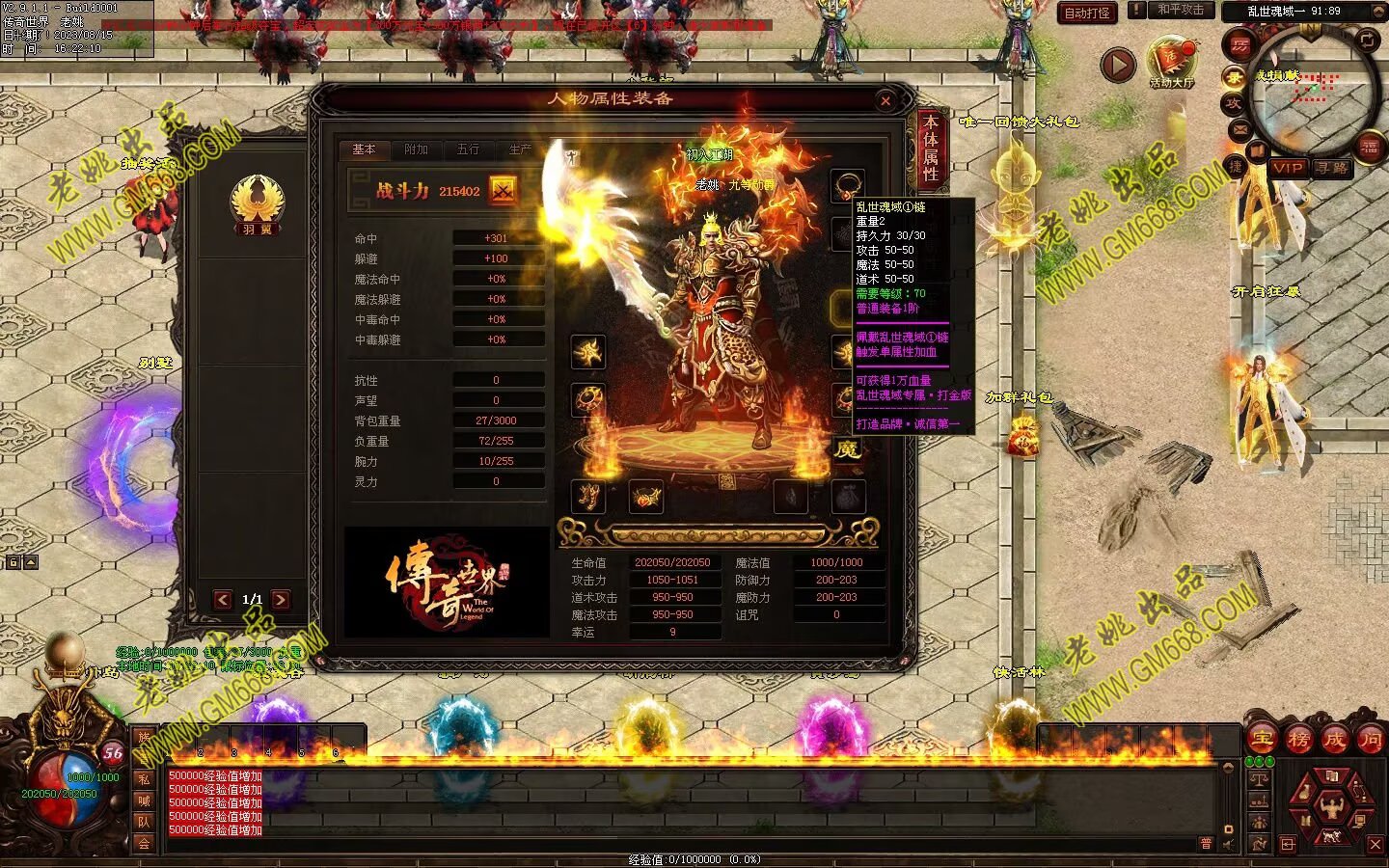This screenshot has height=868, width=1389.
Task: Click the 问 help round button
Action: point(1370,740)
